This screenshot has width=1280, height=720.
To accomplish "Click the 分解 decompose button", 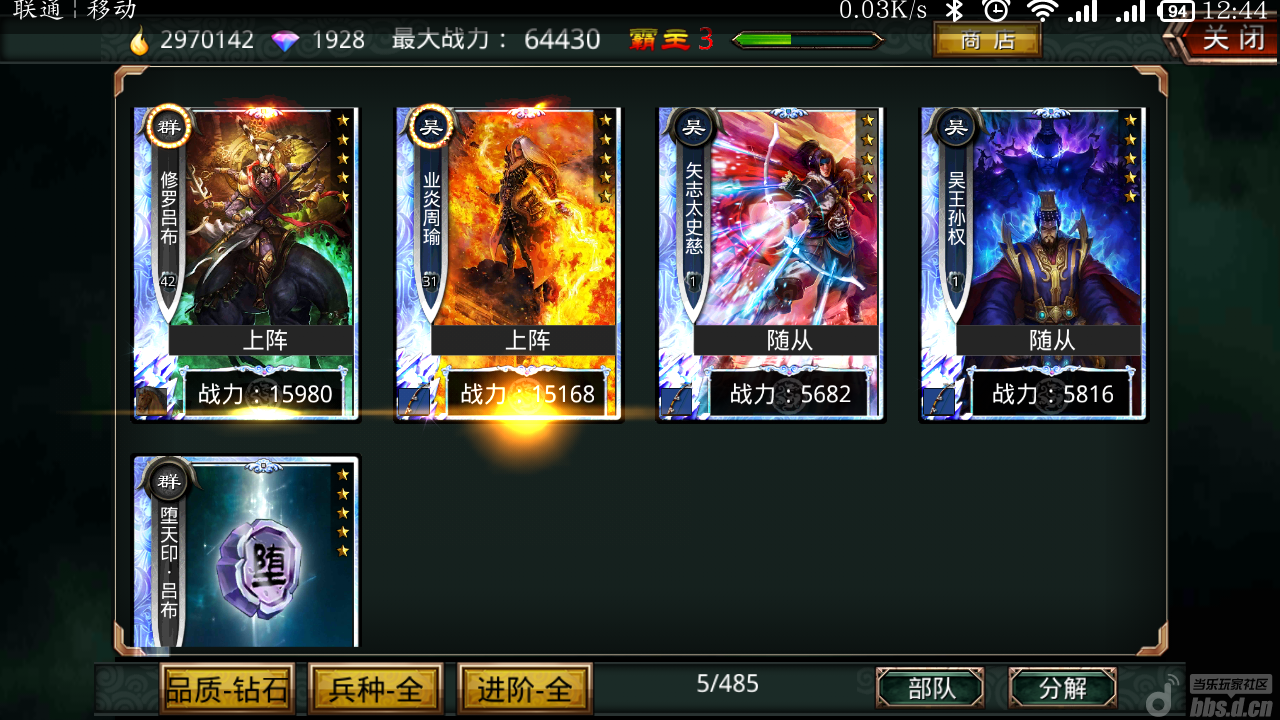I will pyautogui.click(x=1062, y=688).
